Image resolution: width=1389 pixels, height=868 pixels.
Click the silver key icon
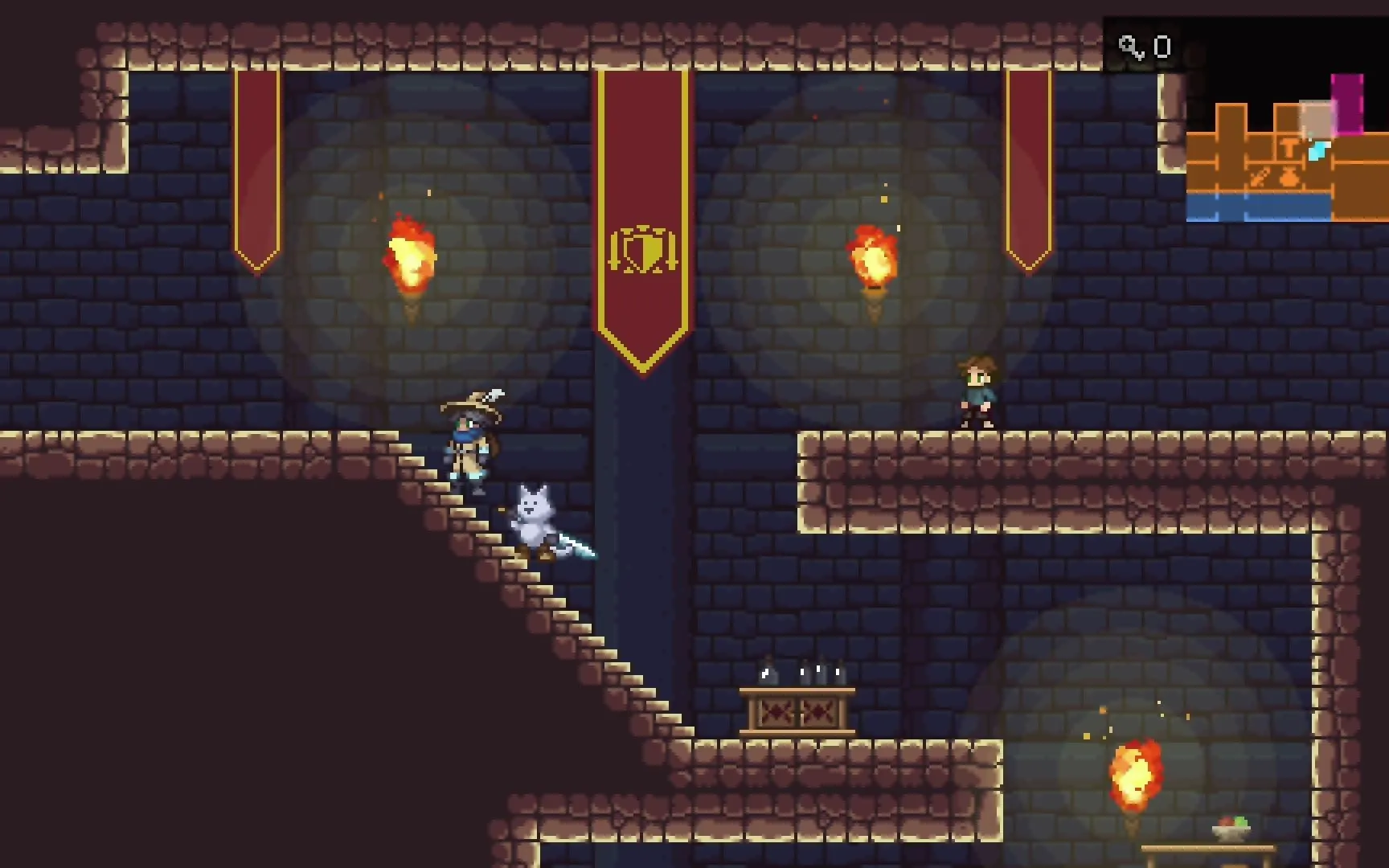coord(1131,47)
